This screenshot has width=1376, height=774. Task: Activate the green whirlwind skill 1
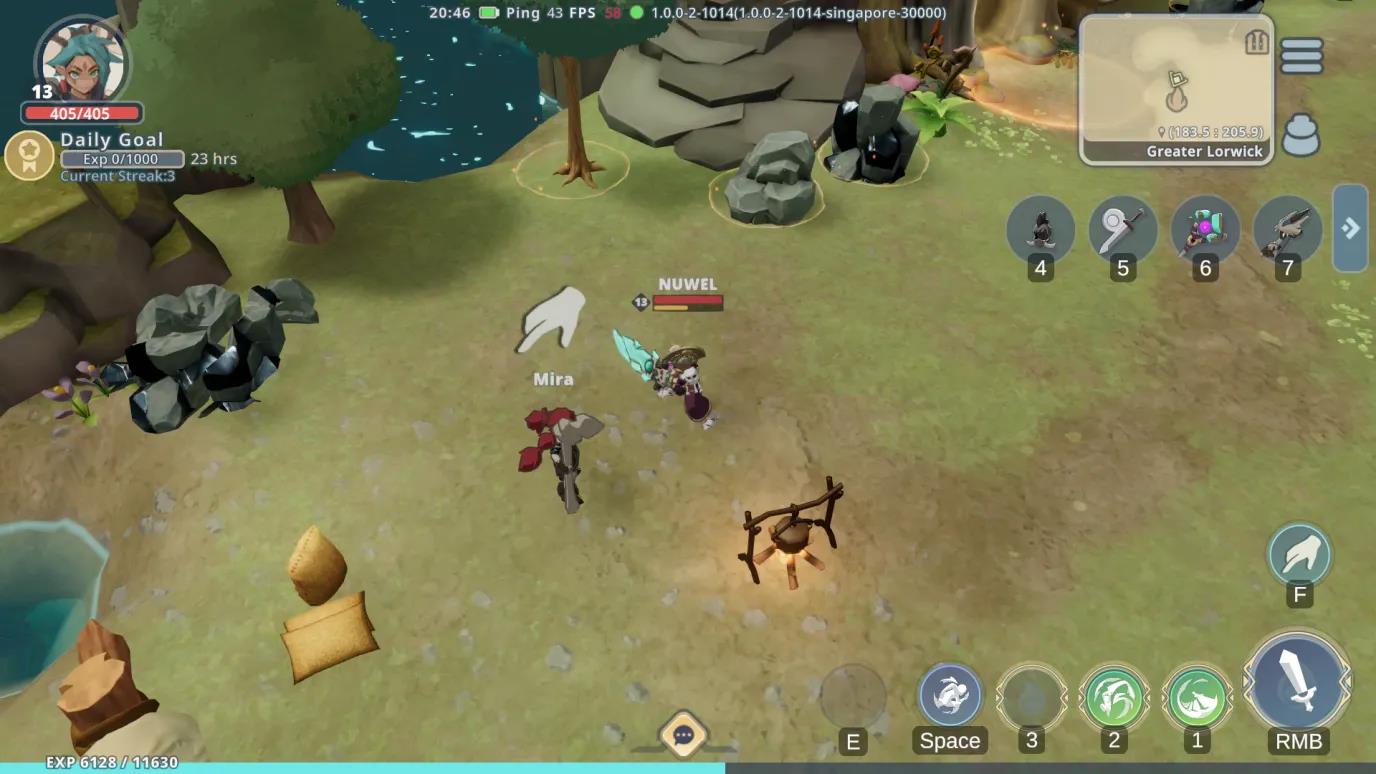pyautogui.click(x=1197, y=696)
